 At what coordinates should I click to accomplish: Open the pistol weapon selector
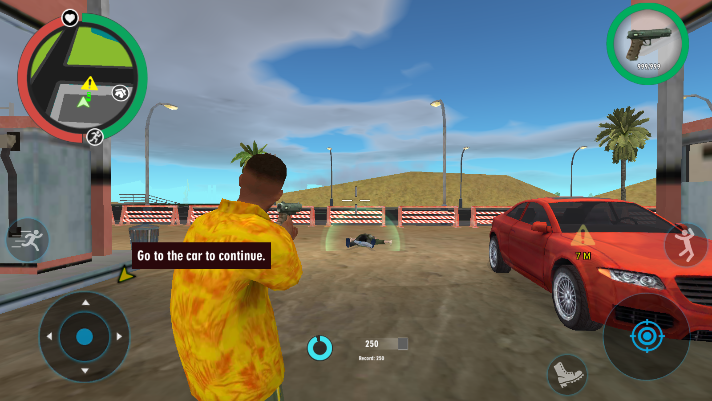click(x=646, y=44)
